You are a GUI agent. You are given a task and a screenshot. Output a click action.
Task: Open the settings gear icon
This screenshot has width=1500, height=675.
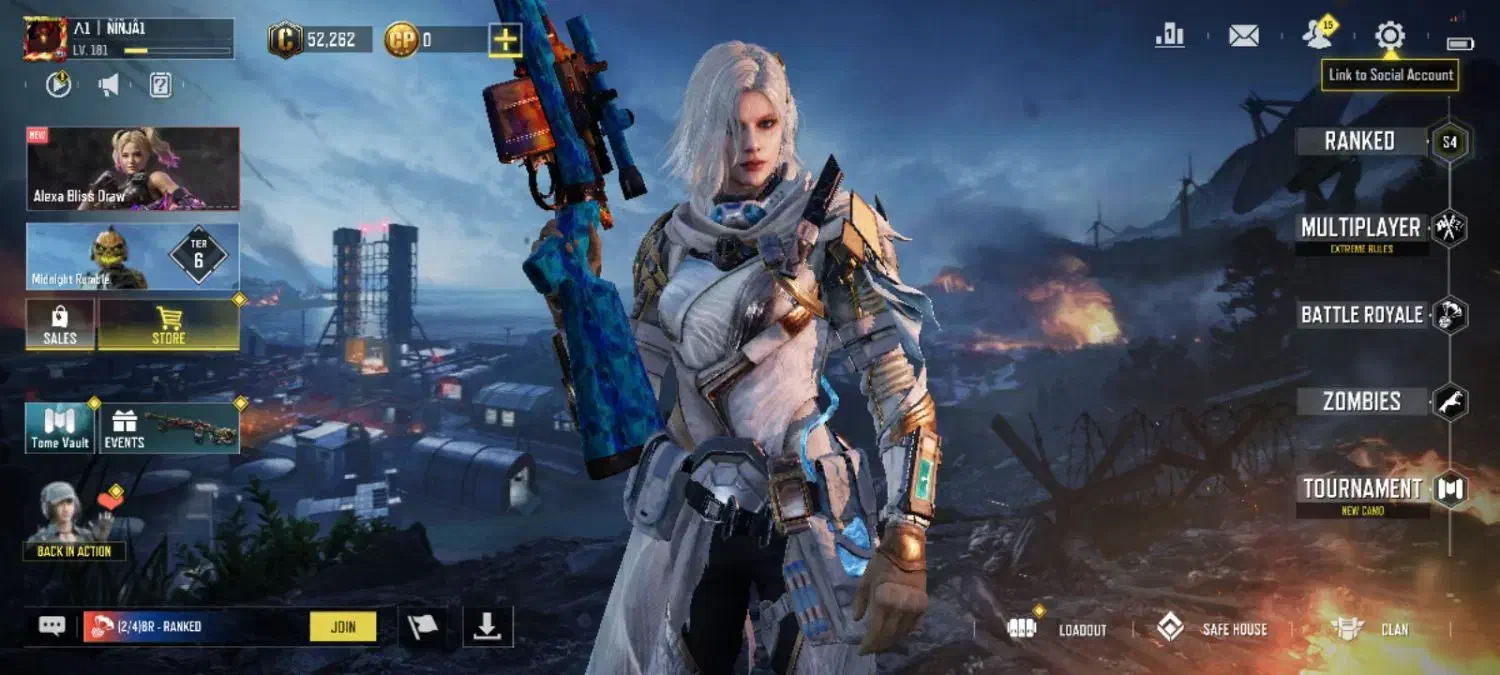[1389, 36]
